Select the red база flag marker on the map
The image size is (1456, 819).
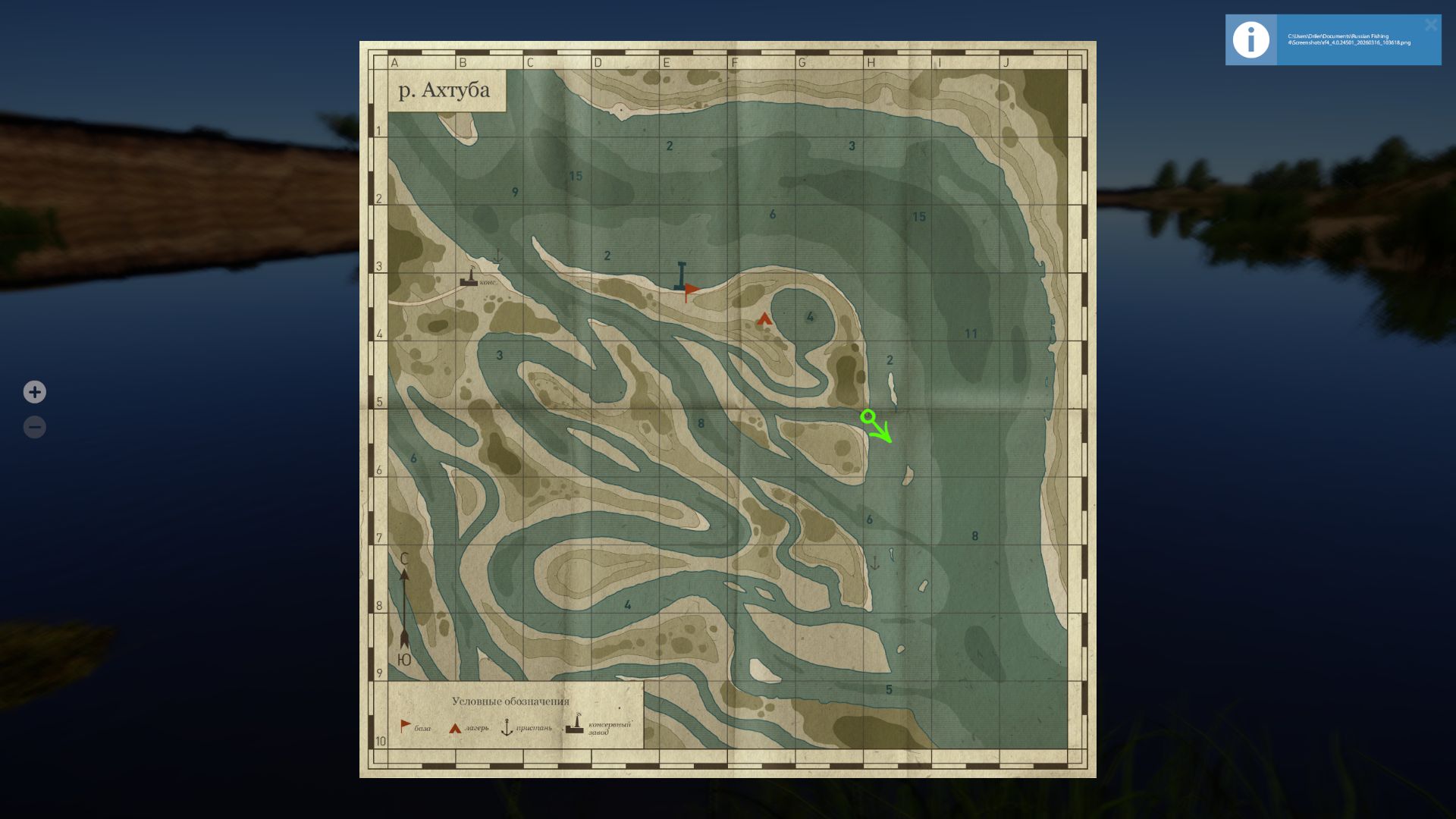point(690,289)
